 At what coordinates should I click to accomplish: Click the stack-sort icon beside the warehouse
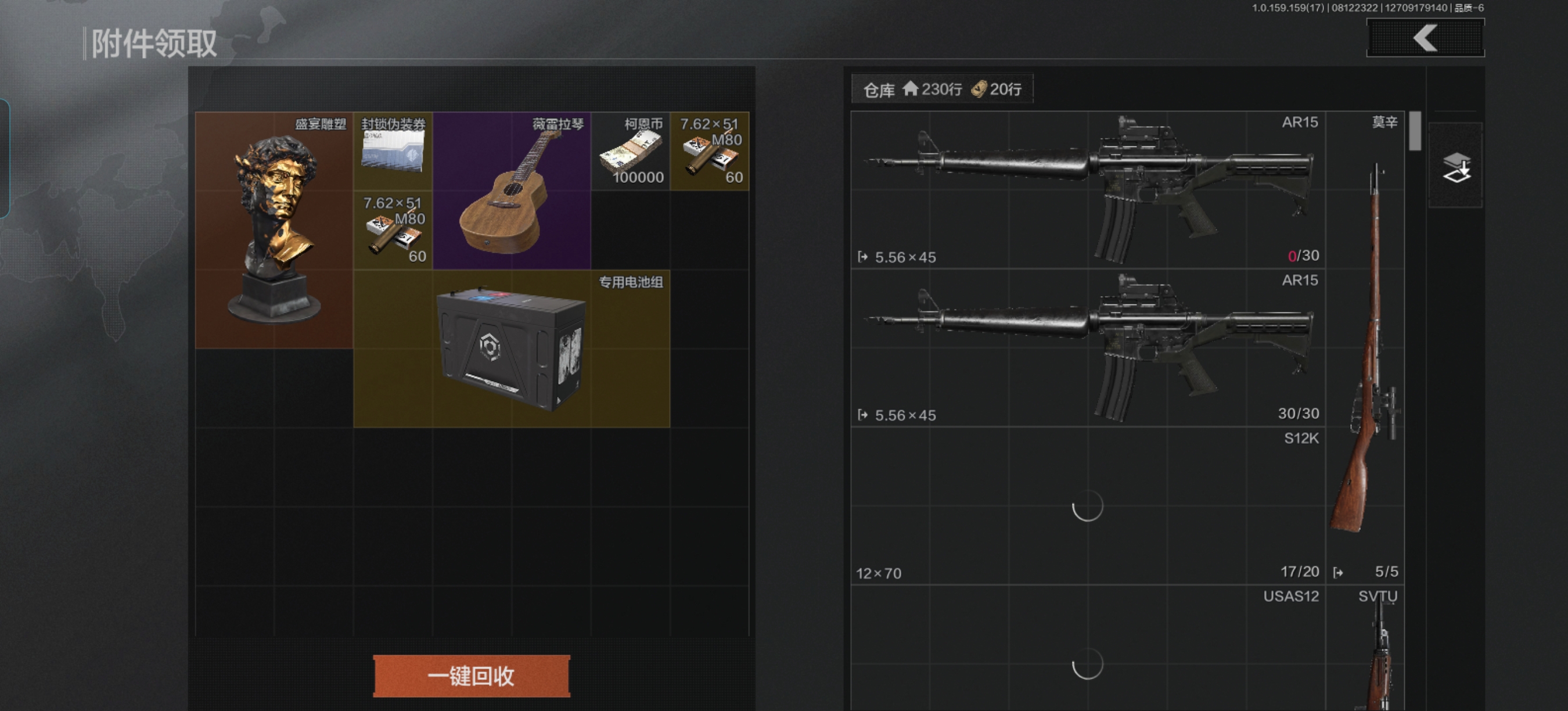pos(1455,166)
